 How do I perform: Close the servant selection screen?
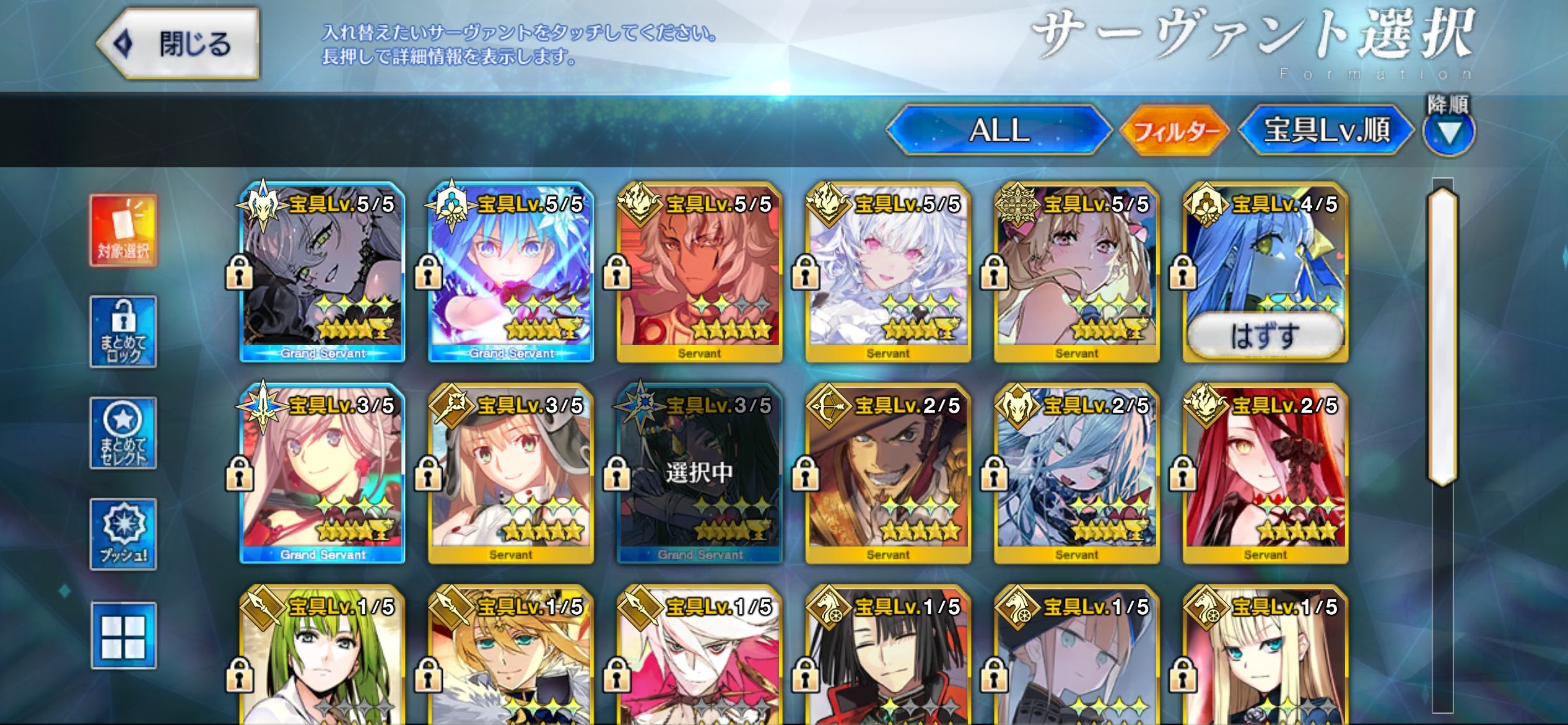179,44
